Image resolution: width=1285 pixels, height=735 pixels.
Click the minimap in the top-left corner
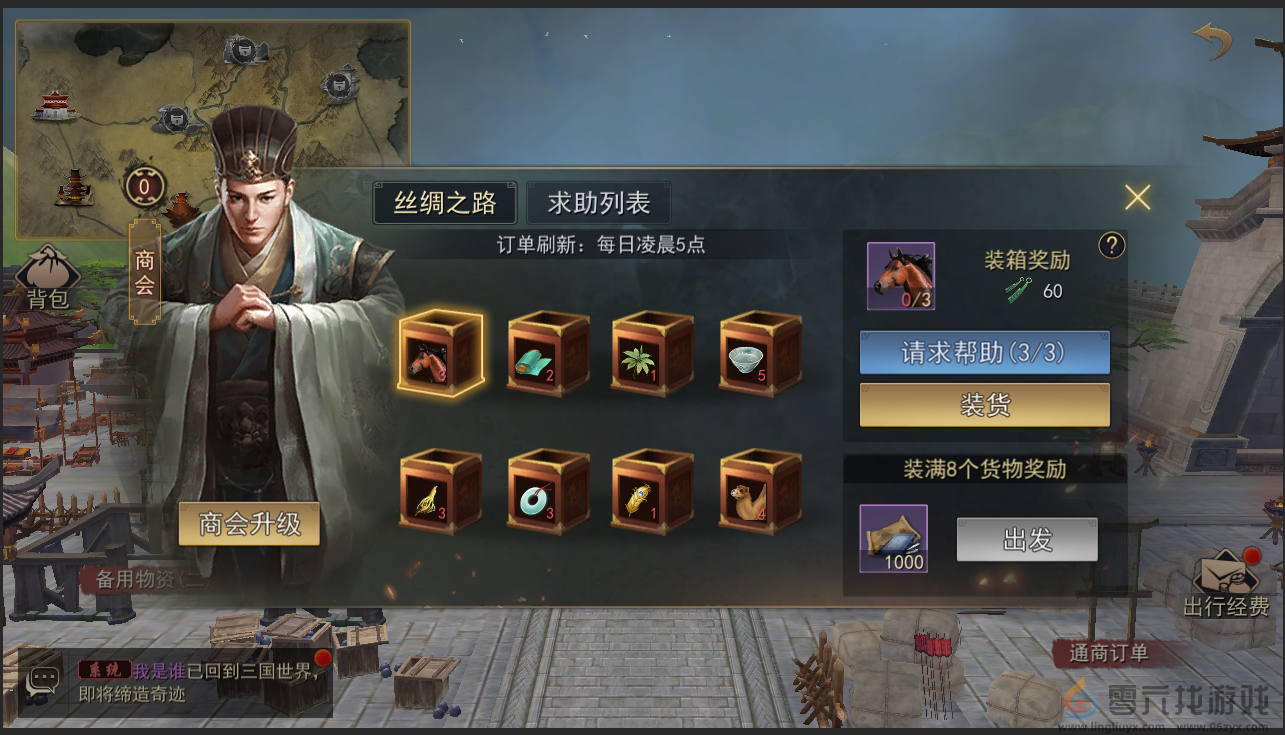coord(210,110)
